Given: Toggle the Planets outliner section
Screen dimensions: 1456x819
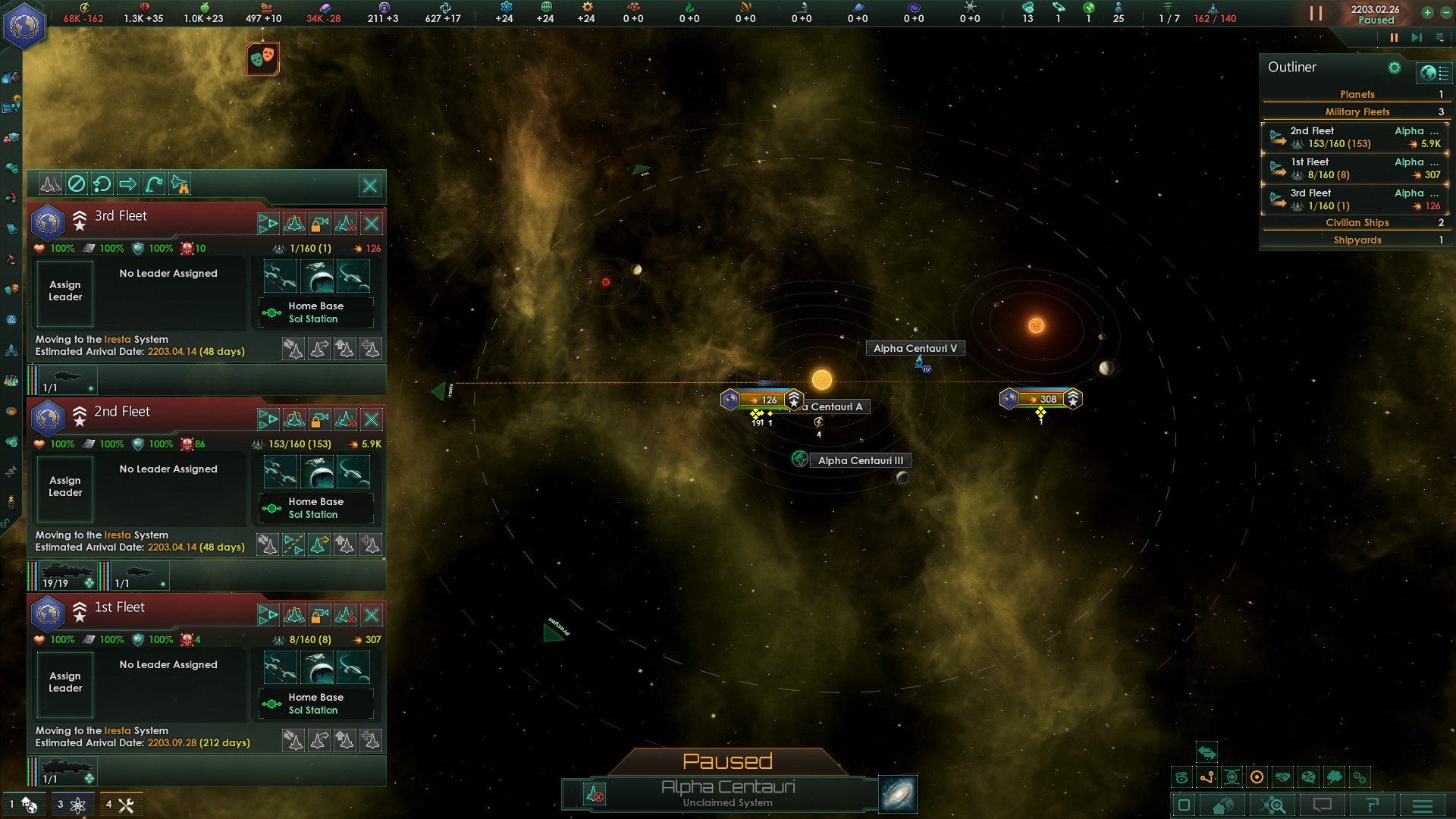Looking at the screenshot, I should tap(1357, 95).
